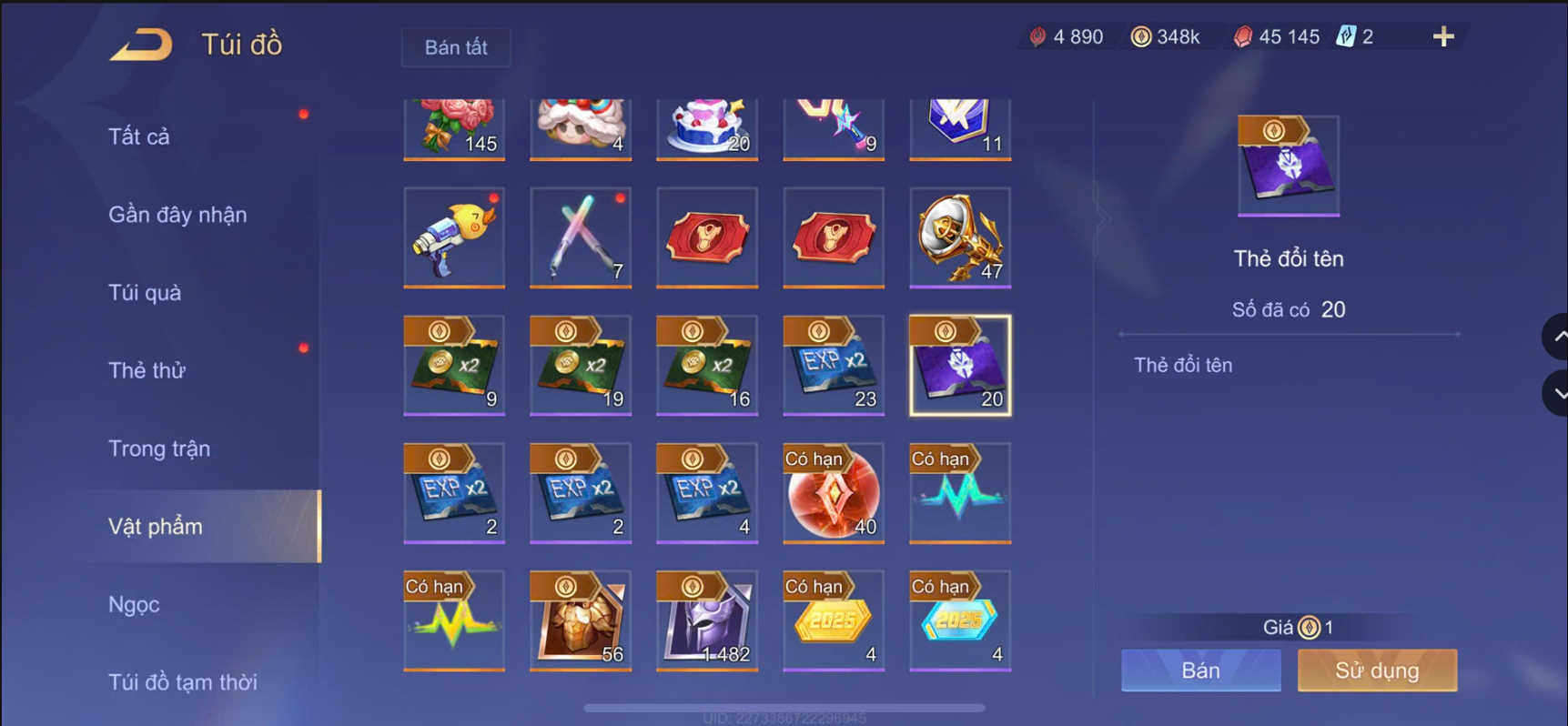Select the birthday cake item with 20

706,126
